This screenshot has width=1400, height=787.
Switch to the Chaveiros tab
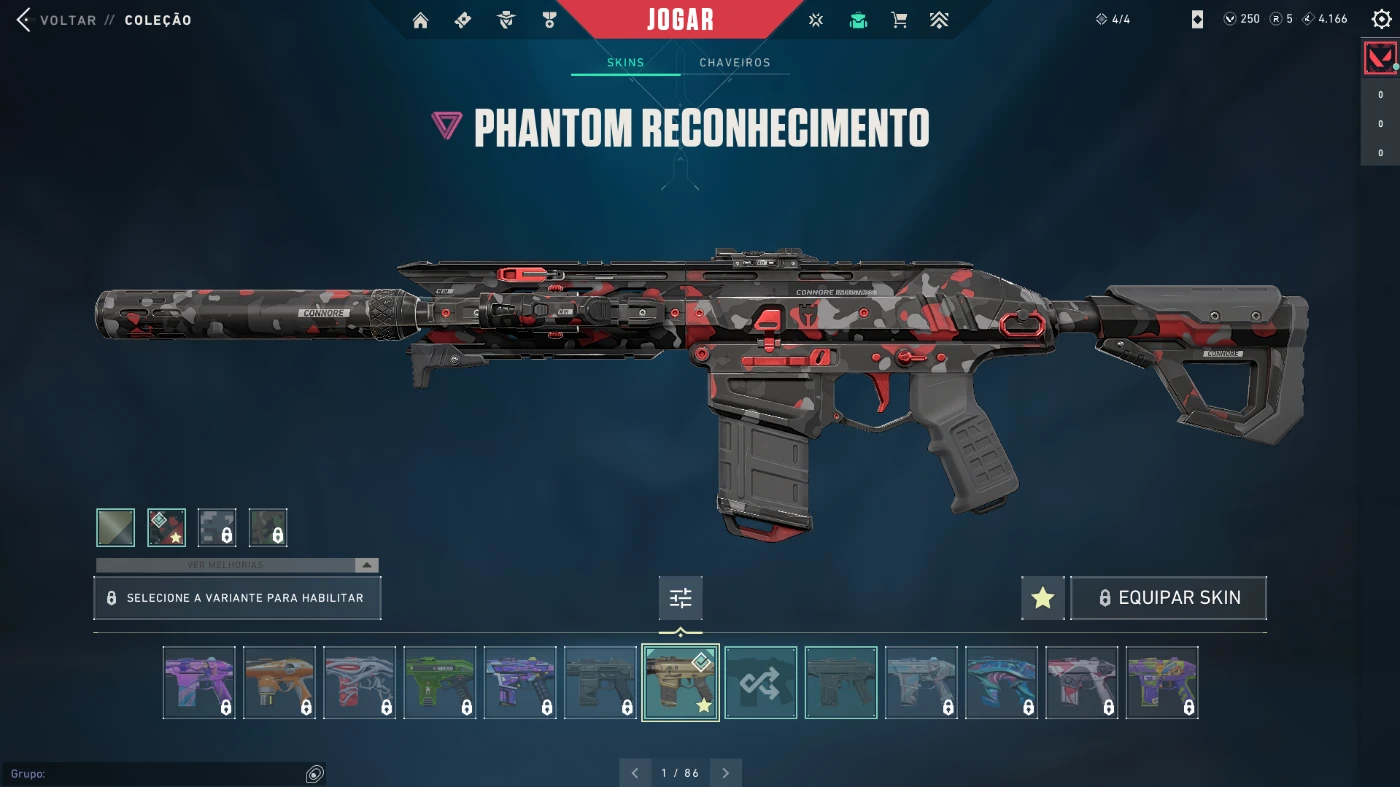[x=735, y=63]
